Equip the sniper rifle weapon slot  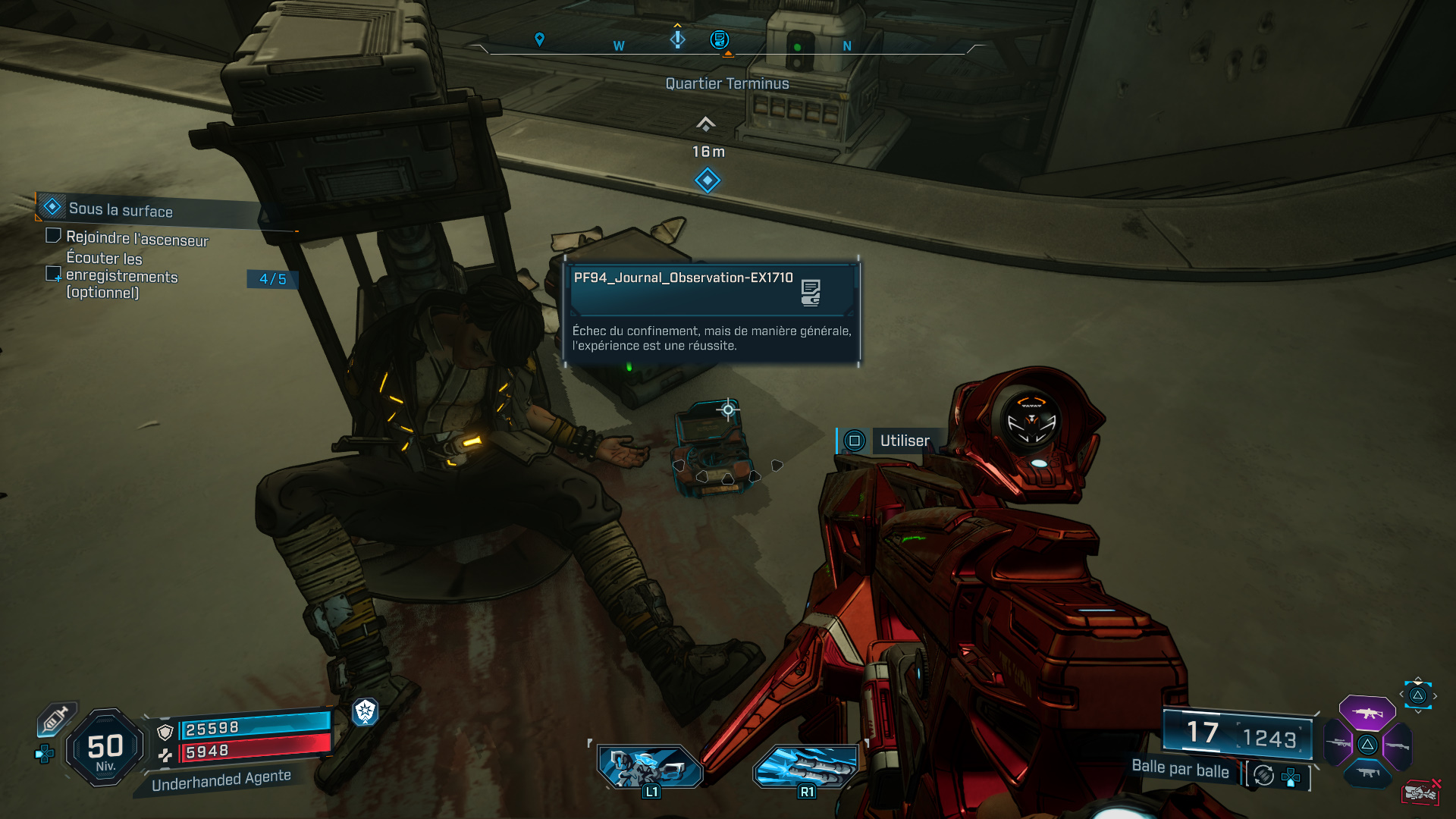pos(1338,743)
